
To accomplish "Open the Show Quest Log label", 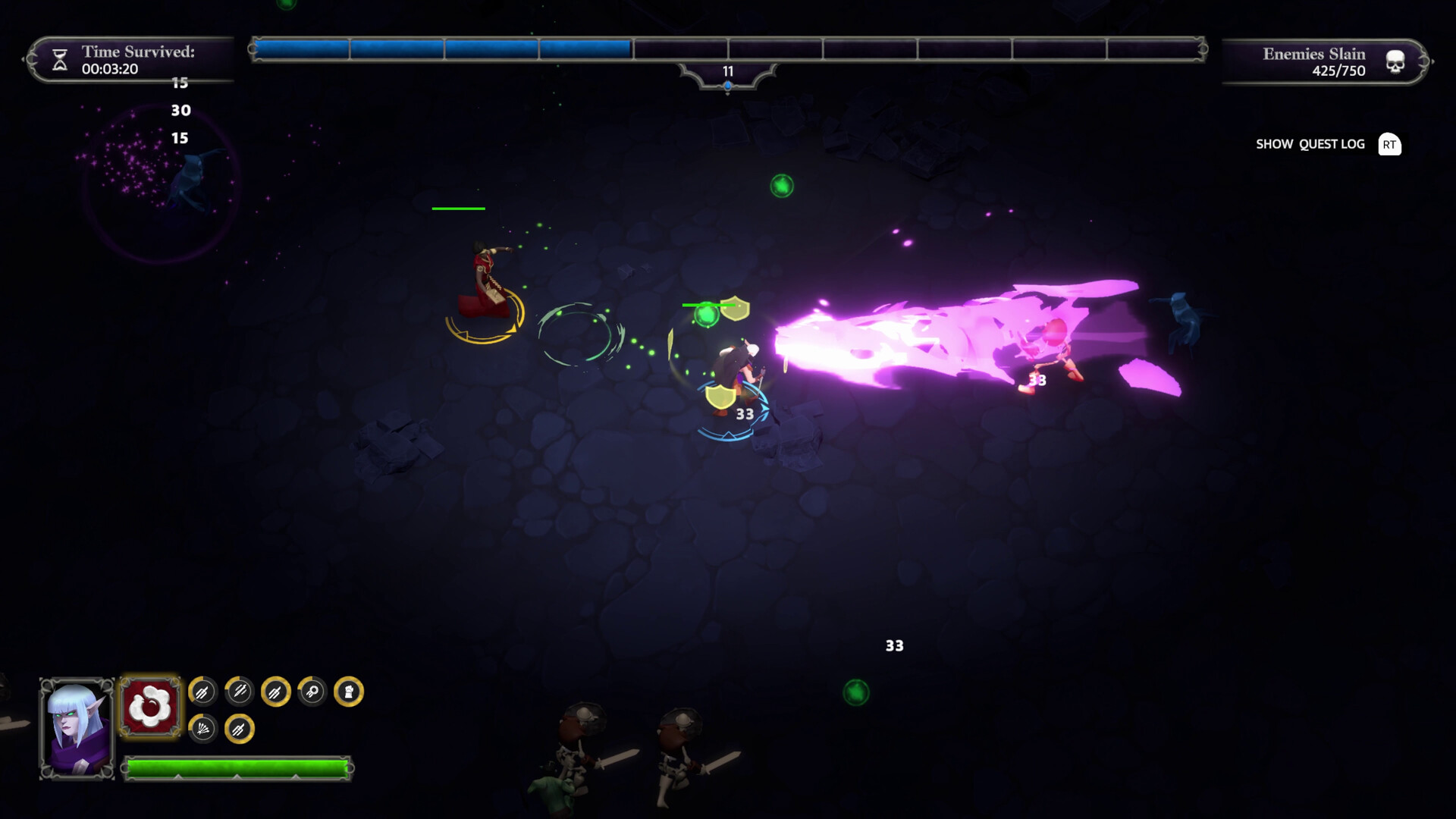I will pos(1310,143).
